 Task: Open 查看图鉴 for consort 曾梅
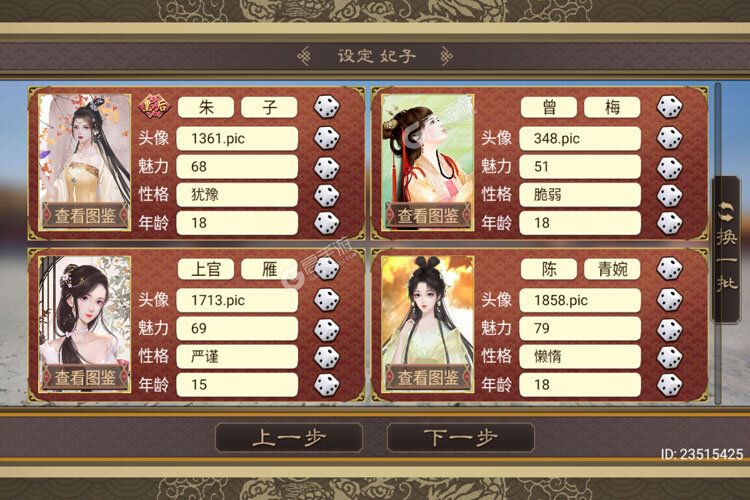click(x=426, y=214)
